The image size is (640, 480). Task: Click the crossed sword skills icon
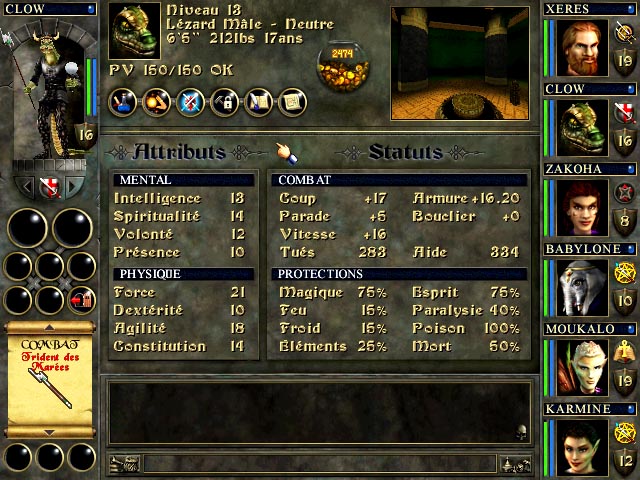(x=190, y=101)
